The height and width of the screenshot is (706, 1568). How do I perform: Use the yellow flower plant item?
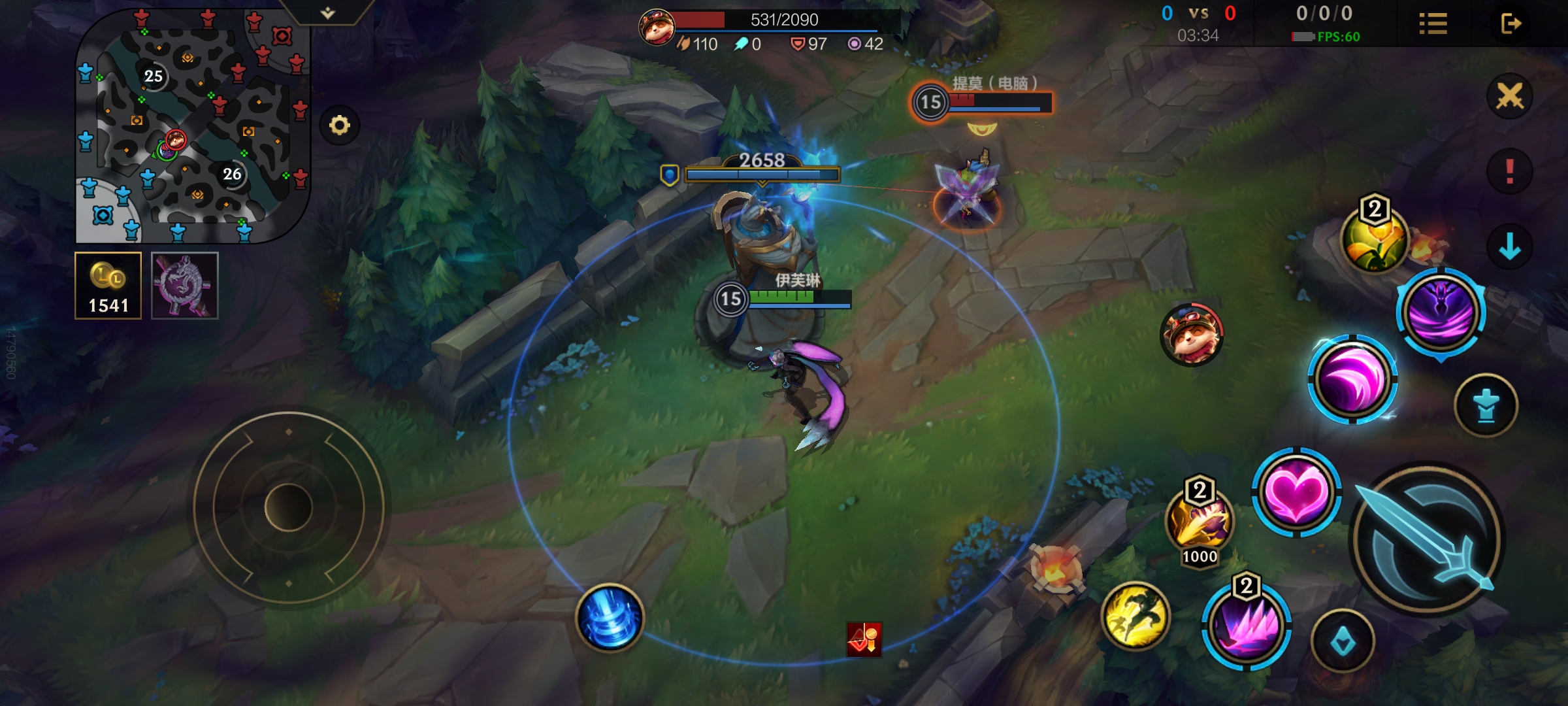point(1374,240)
